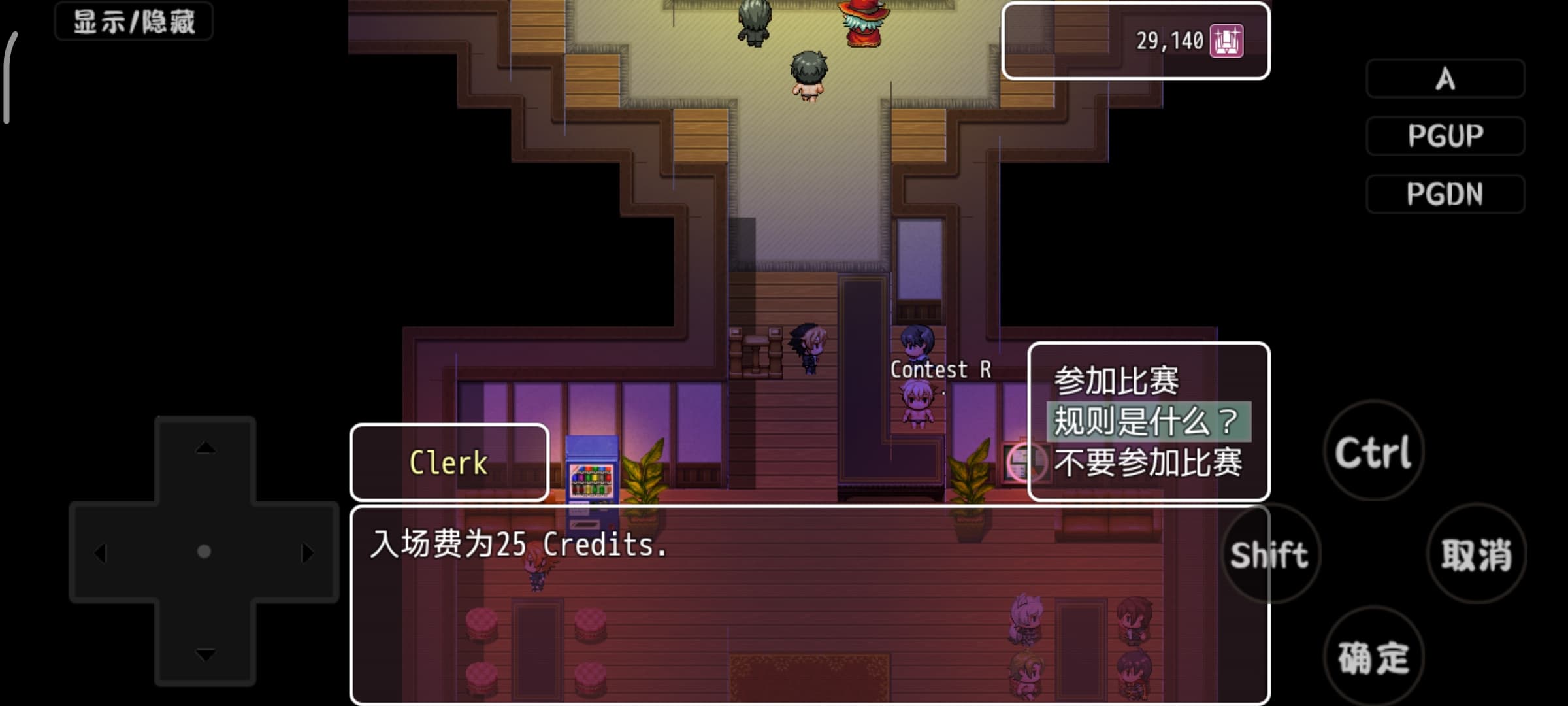Tap the round Shift button
Image resolution: width=1568 pixels, height=706 pixels.
[1269, 554]
